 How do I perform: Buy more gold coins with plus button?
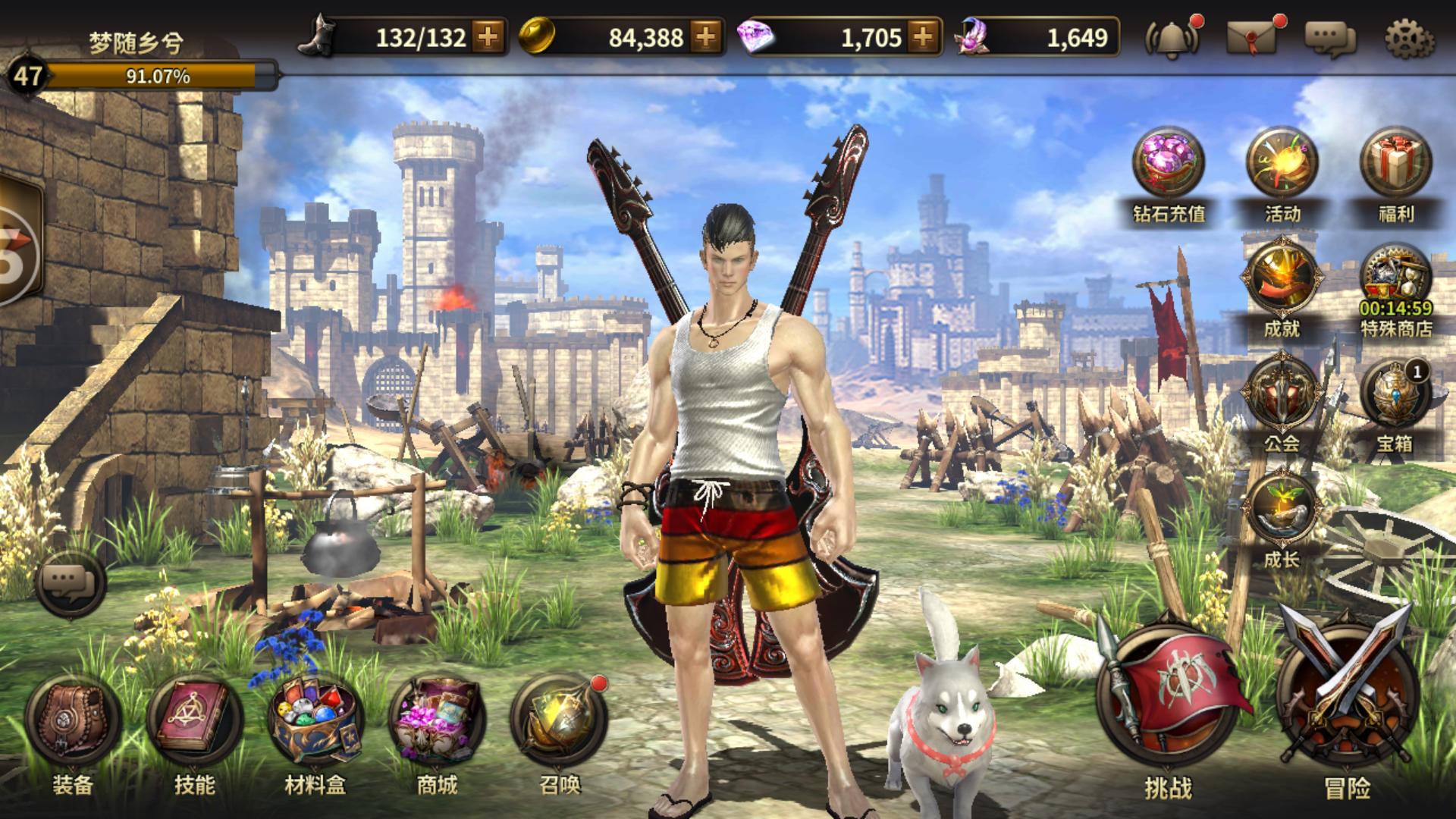[x=705, y=36]
